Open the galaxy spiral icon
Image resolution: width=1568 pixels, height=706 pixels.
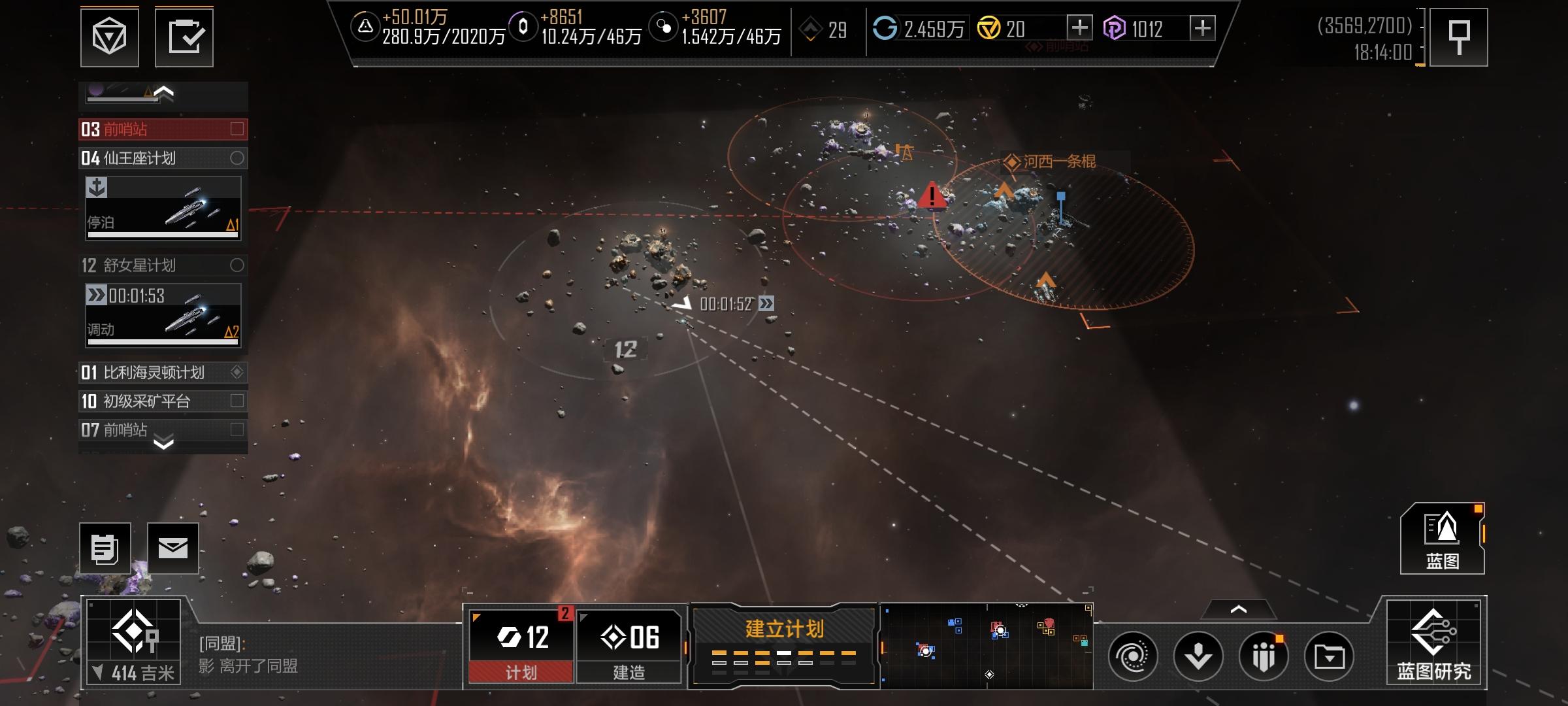[1132, 656]
